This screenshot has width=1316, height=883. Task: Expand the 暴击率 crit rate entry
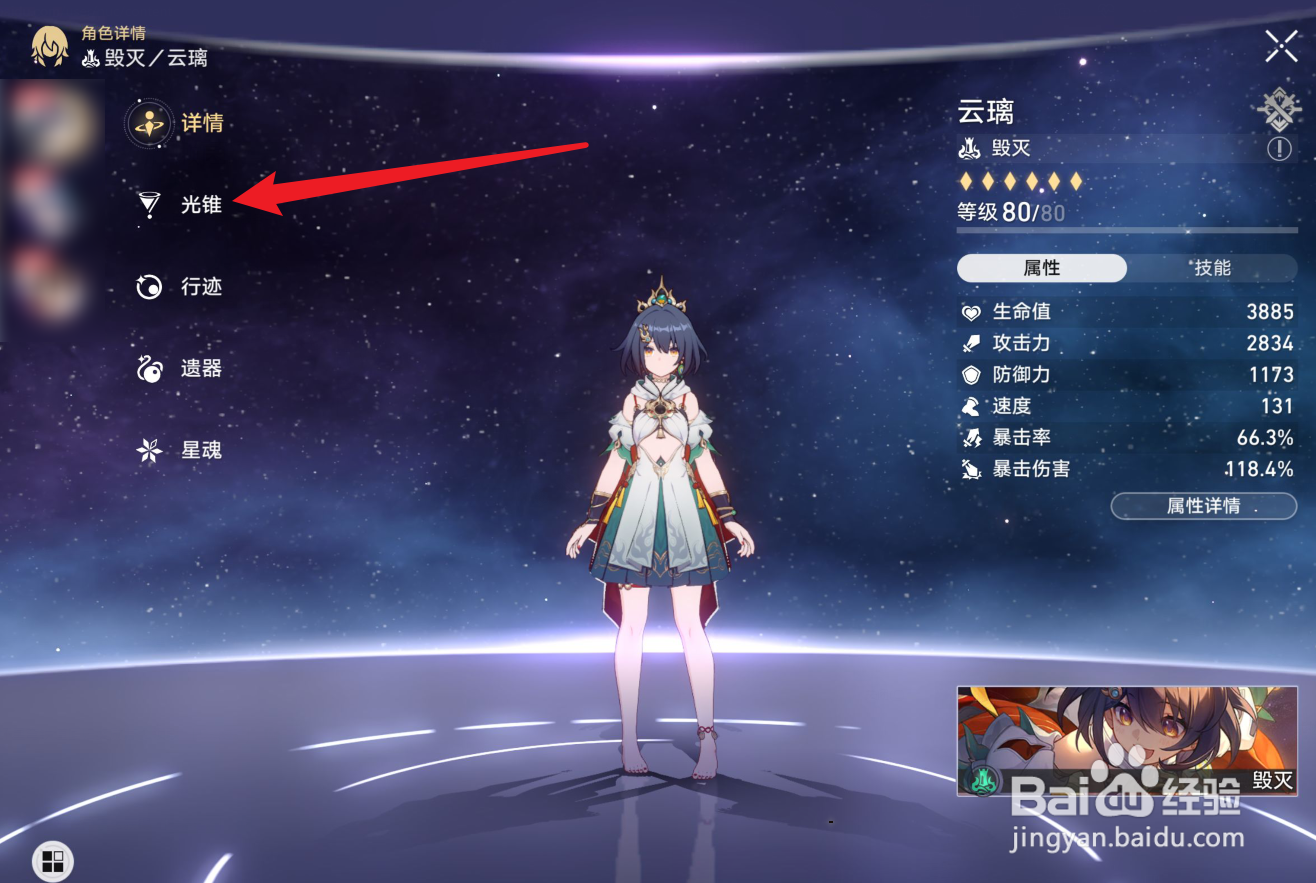pyautogui.click(x=1120, y=437)
